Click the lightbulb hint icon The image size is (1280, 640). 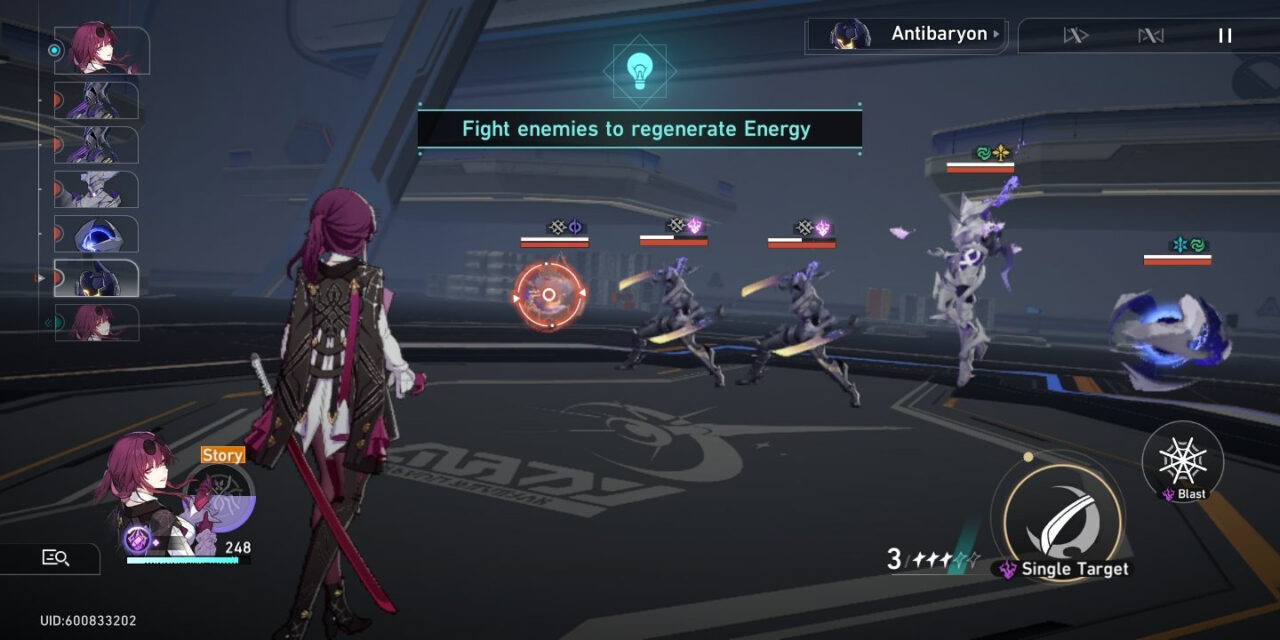tap(639, 70)
